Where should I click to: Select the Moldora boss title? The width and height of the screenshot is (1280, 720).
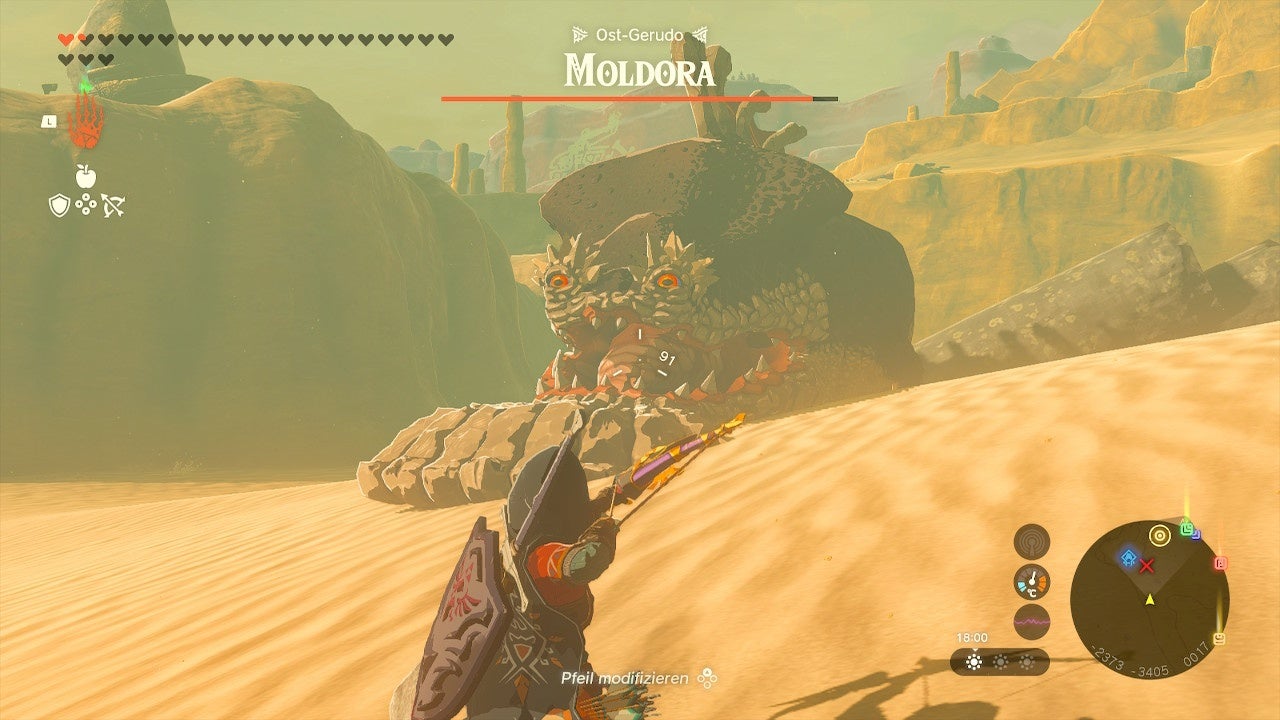[640, 70]
